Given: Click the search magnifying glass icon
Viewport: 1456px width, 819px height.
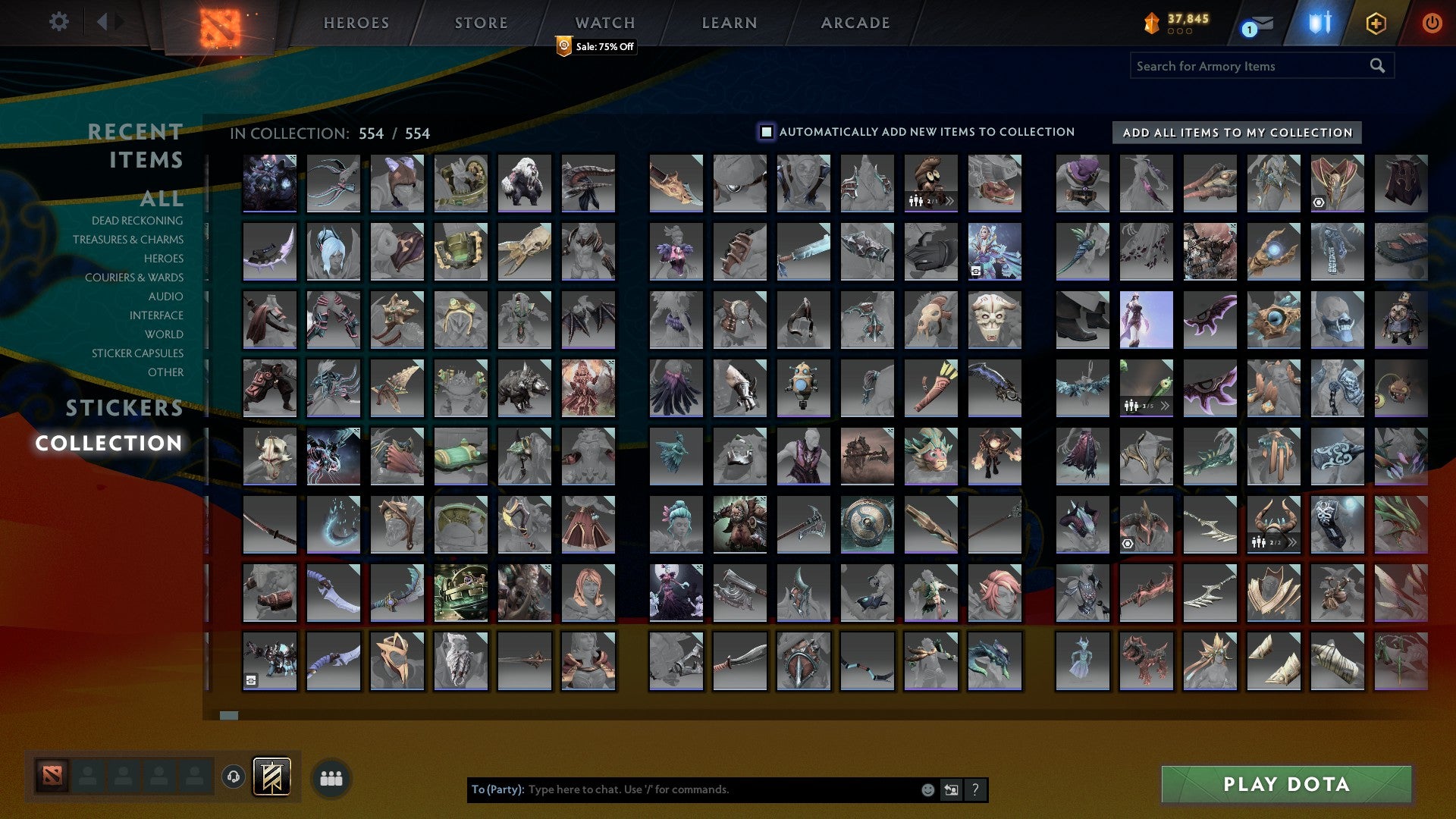Looking at the screenshot, I should tap(1376, 65).
